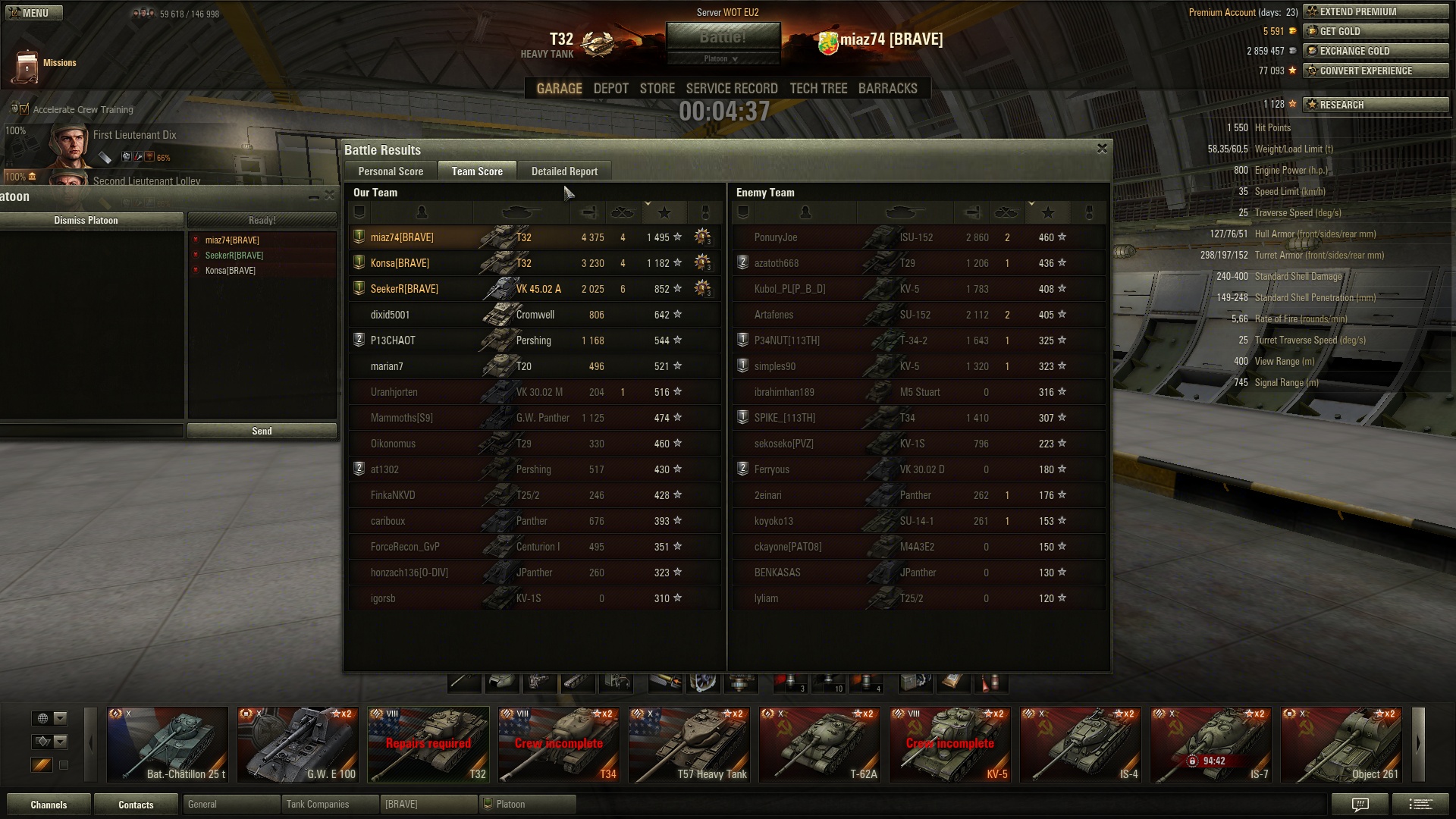Send the platoon chat message
Viewport: 1456px width, 819px height.
pos(262,431)
